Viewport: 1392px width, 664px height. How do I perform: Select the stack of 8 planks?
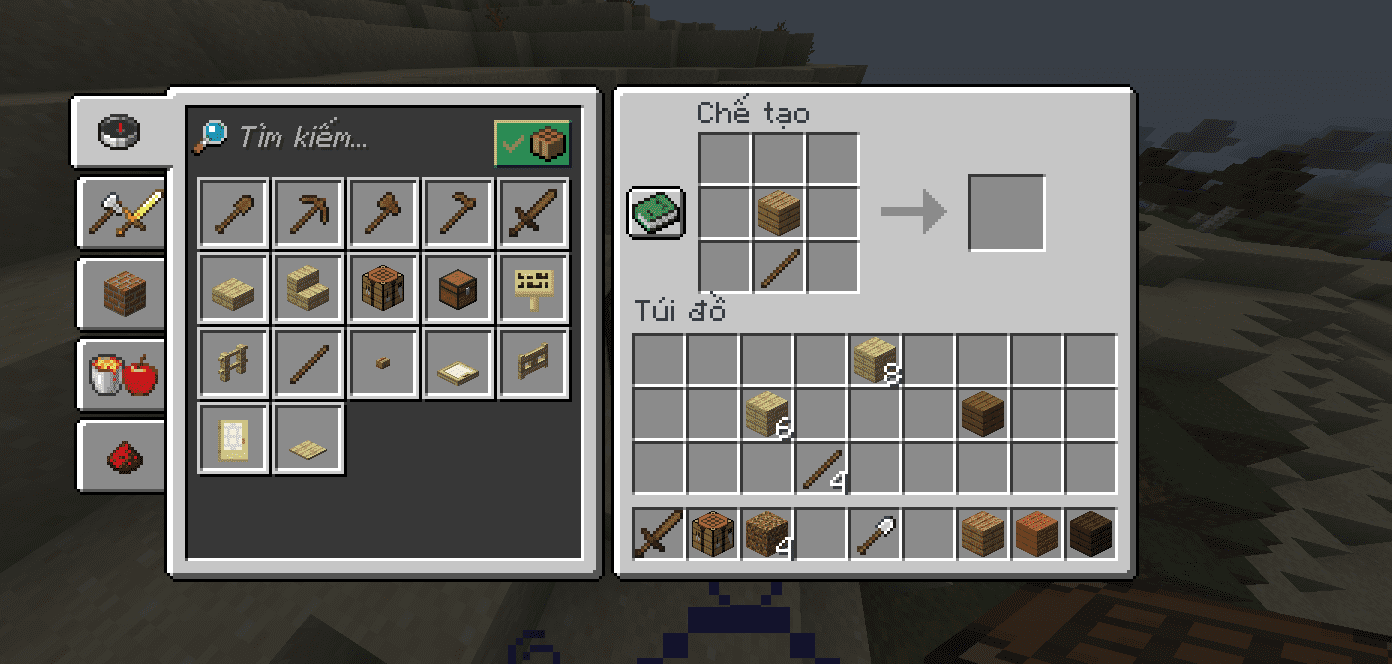pos(876,360)
